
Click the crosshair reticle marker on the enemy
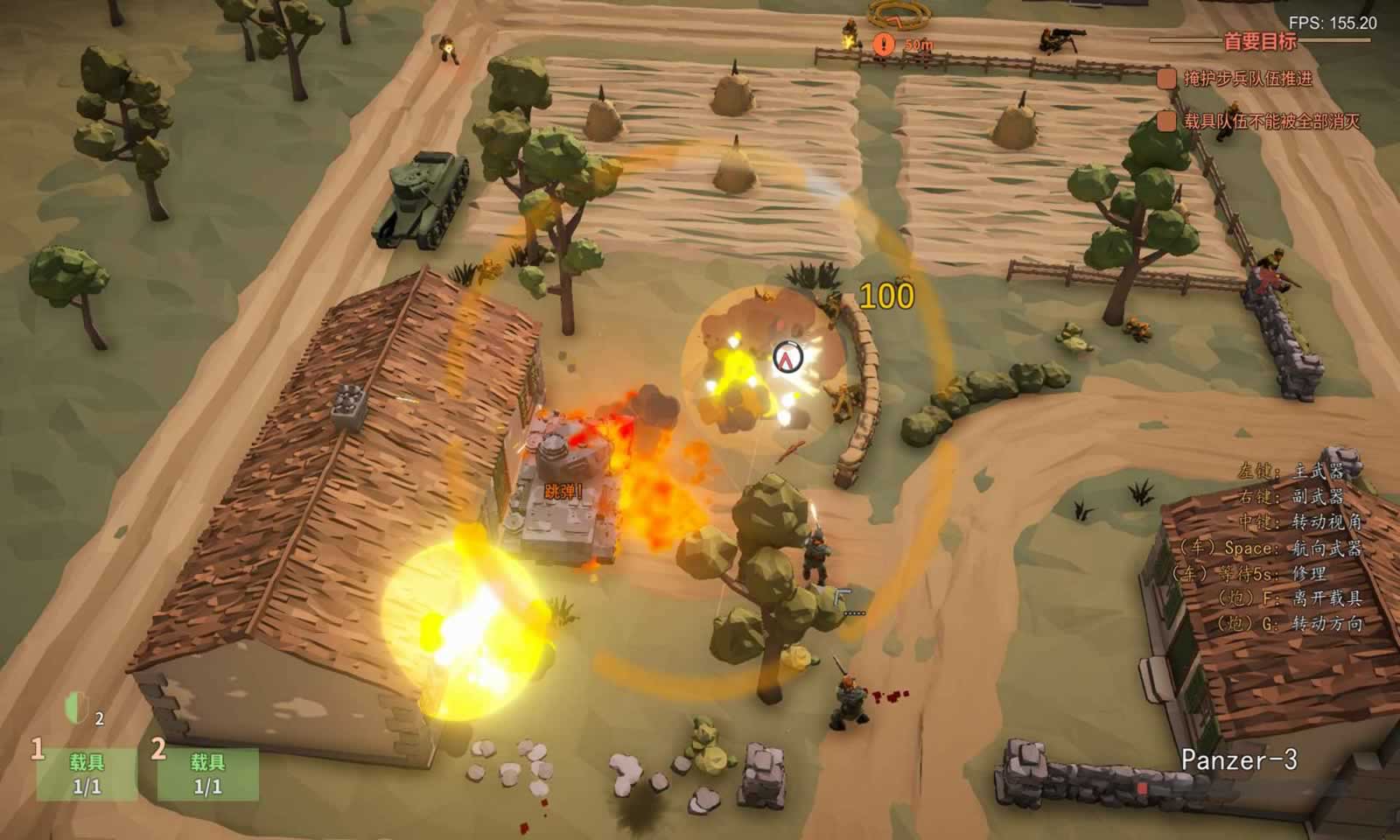pos(786,357)
